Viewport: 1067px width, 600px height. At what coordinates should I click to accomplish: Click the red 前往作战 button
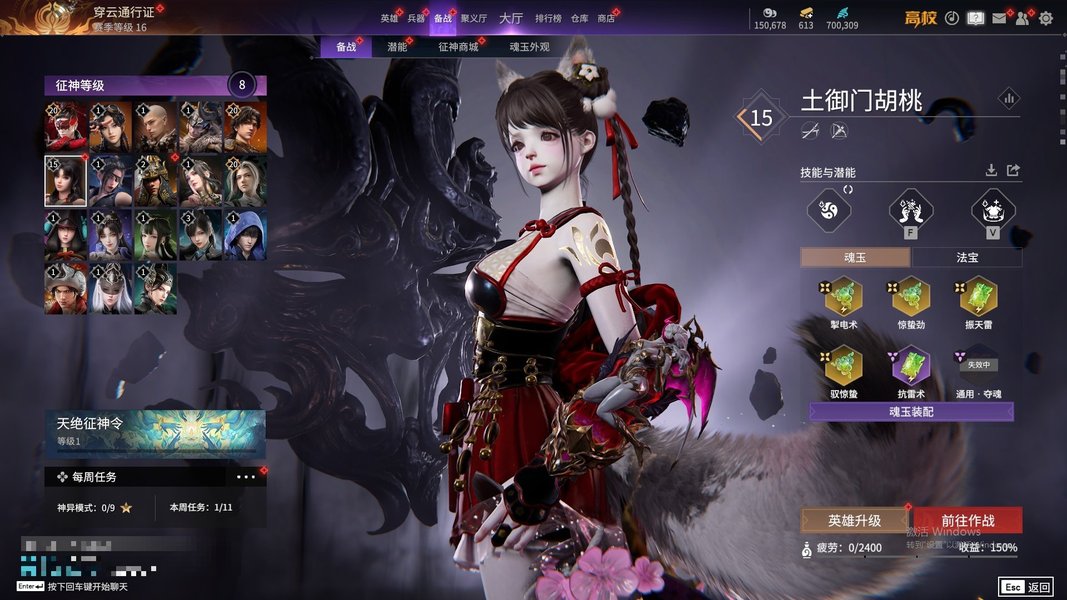click(x=967, y=520)
